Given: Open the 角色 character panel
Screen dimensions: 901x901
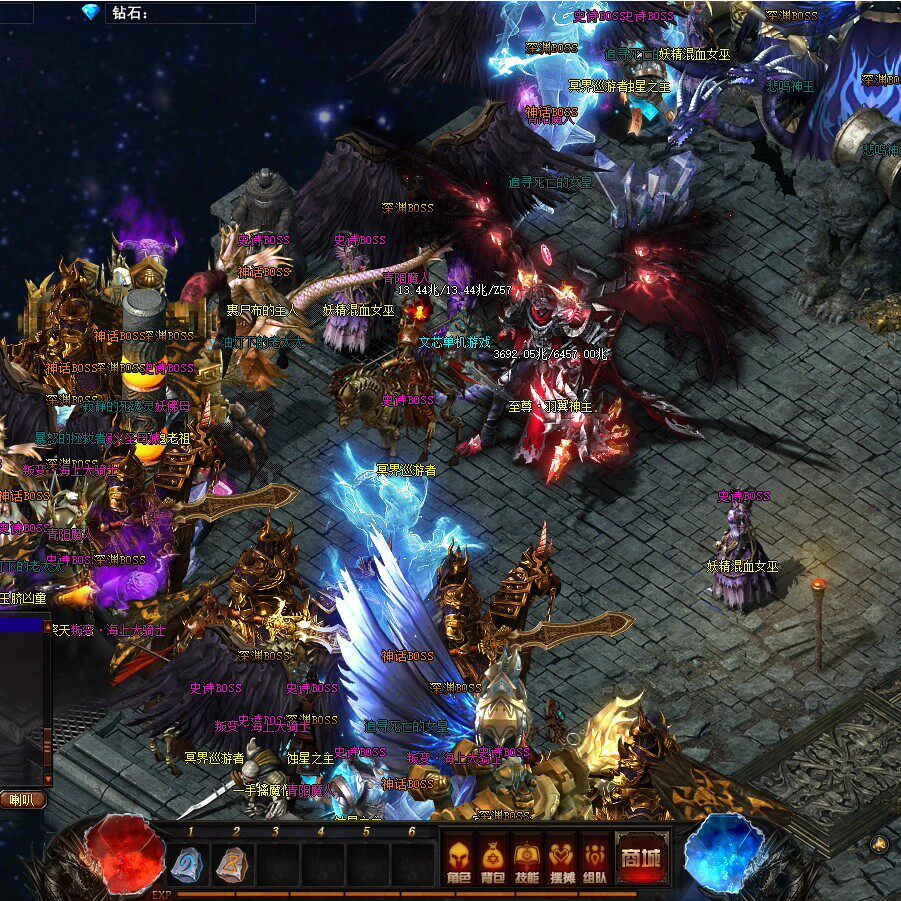Looking at the screenshot, I should coord(459,859).
